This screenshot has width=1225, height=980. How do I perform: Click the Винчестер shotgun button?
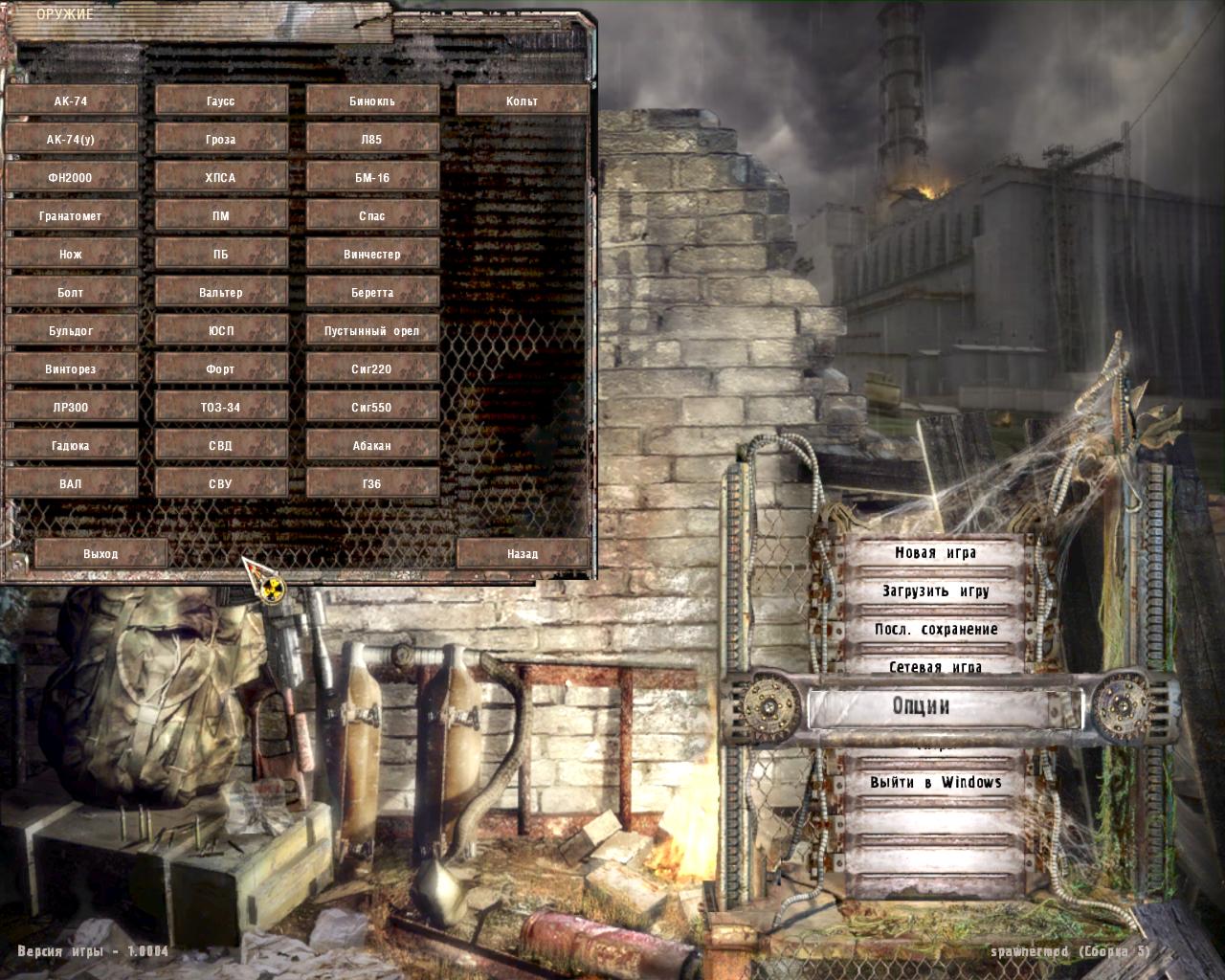pyautogui.click(x=372, y=253)
